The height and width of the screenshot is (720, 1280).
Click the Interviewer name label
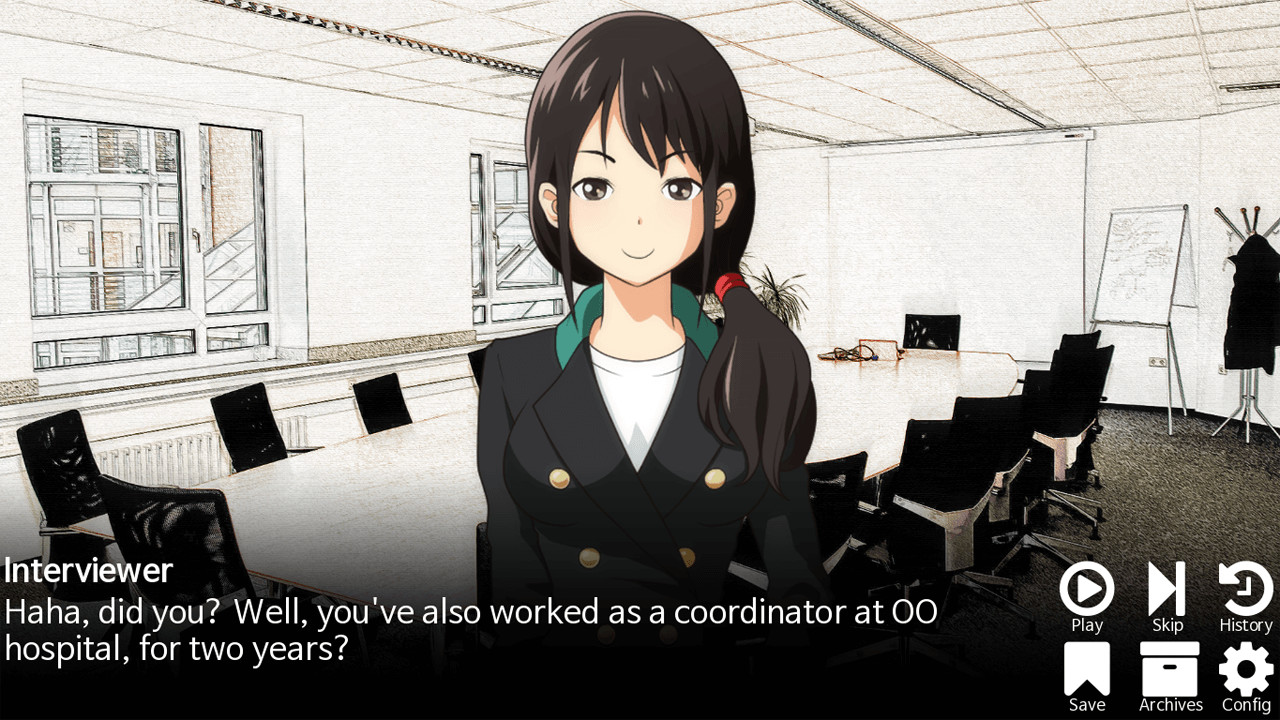point(87,570)
